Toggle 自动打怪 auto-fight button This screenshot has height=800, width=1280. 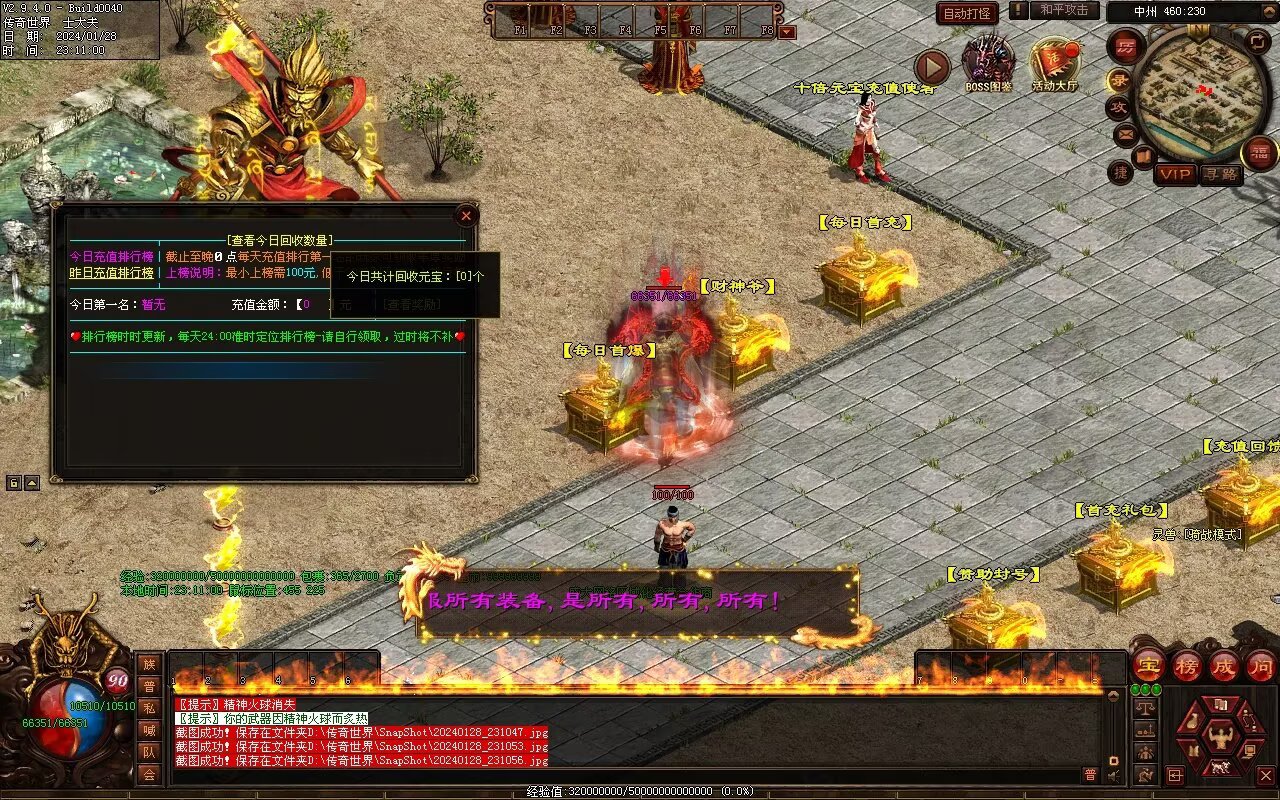[x=967, y=13]
